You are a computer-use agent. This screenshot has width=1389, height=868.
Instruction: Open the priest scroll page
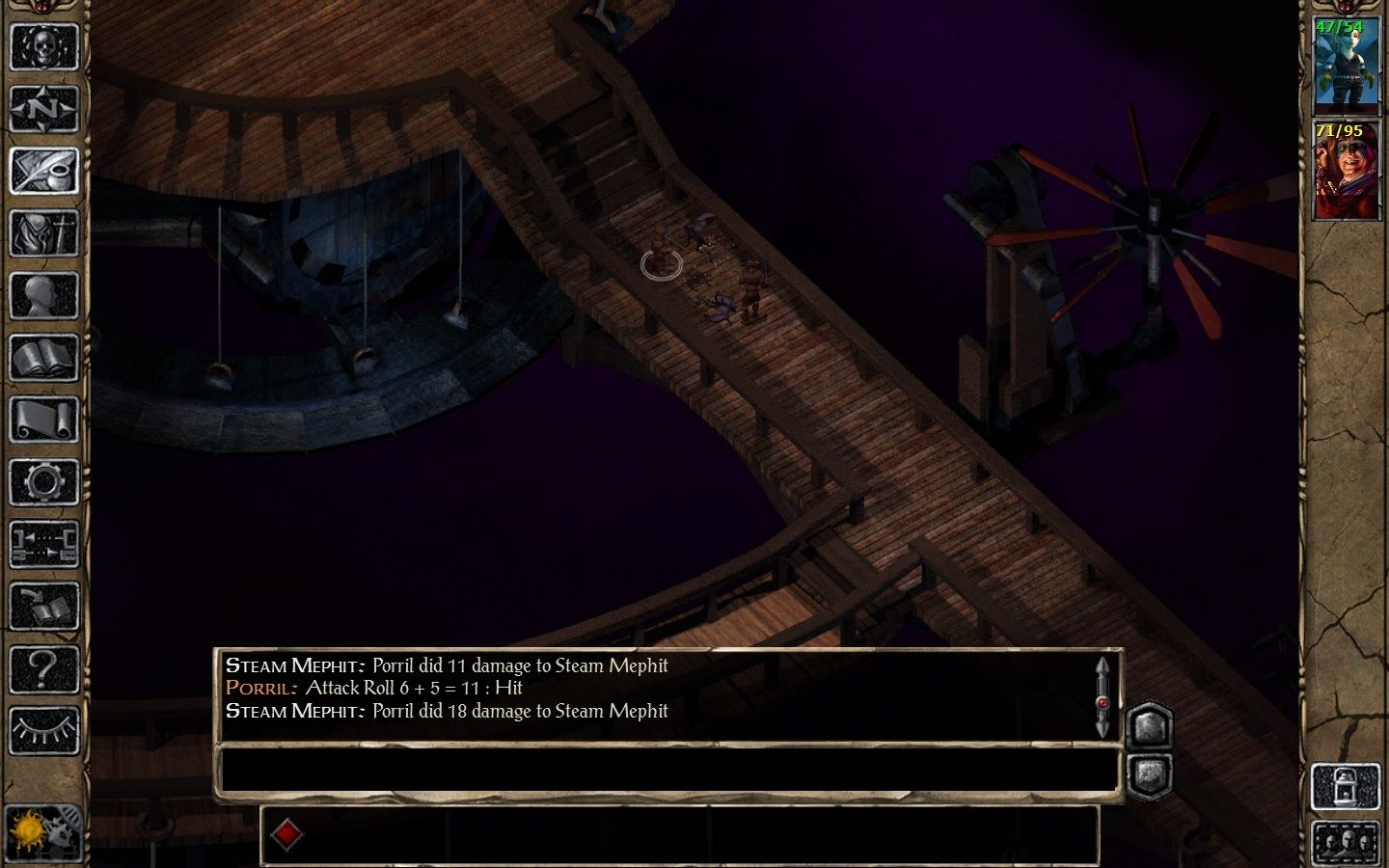click(x=43, y=420)
